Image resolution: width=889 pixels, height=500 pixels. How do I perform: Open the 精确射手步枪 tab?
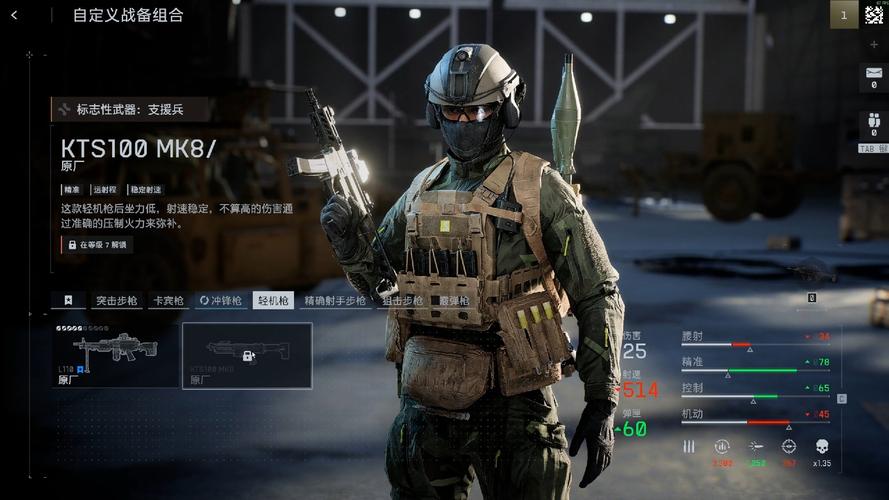[x=335, y=300]
